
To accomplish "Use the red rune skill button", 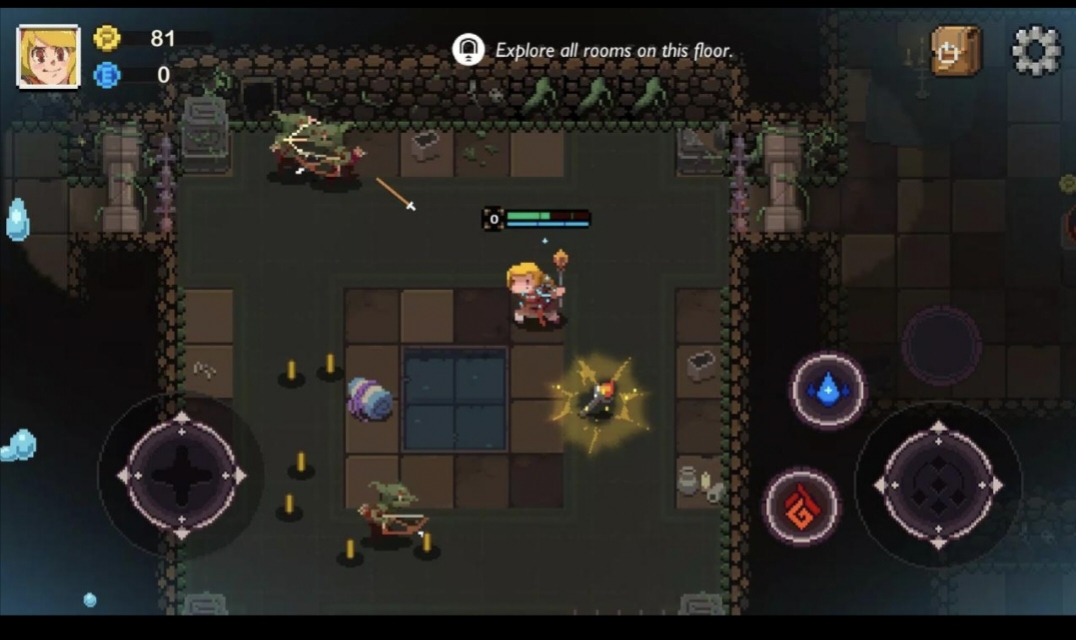I will 801,507.
